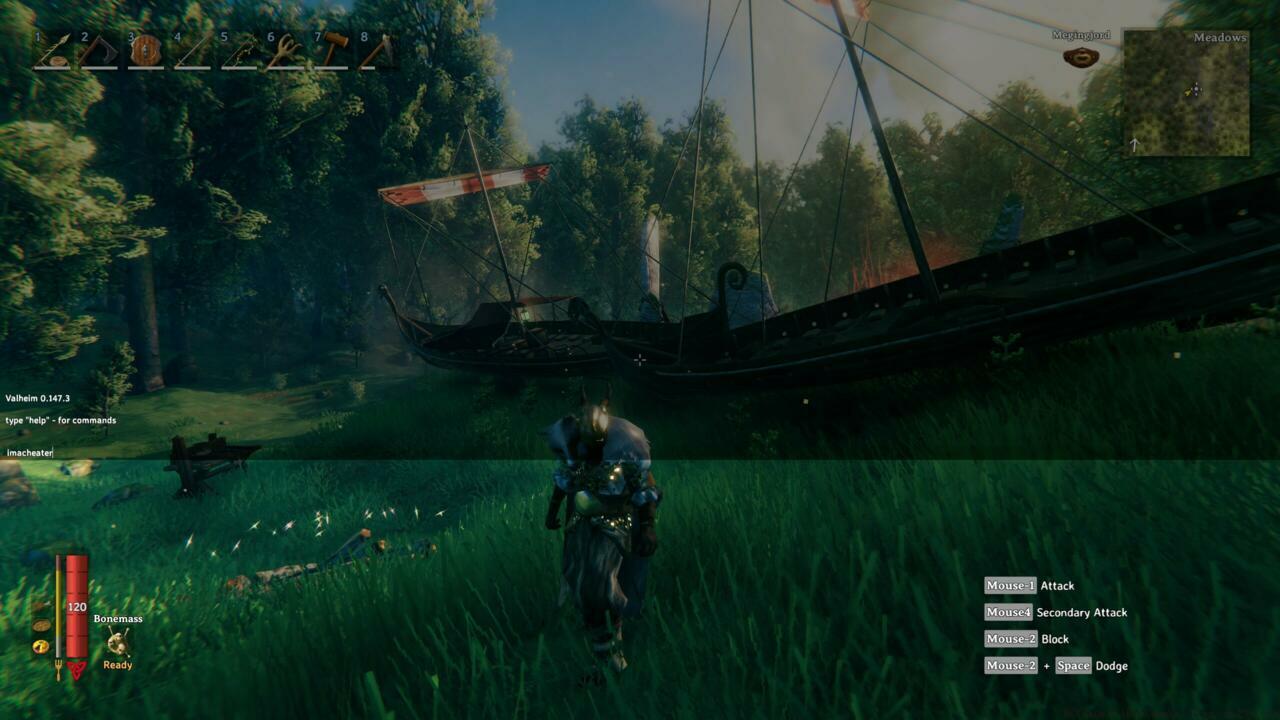1280x720 pixels.
Task: Select the sword in hotbar slot 4
Action: click(x=191, y=52)
